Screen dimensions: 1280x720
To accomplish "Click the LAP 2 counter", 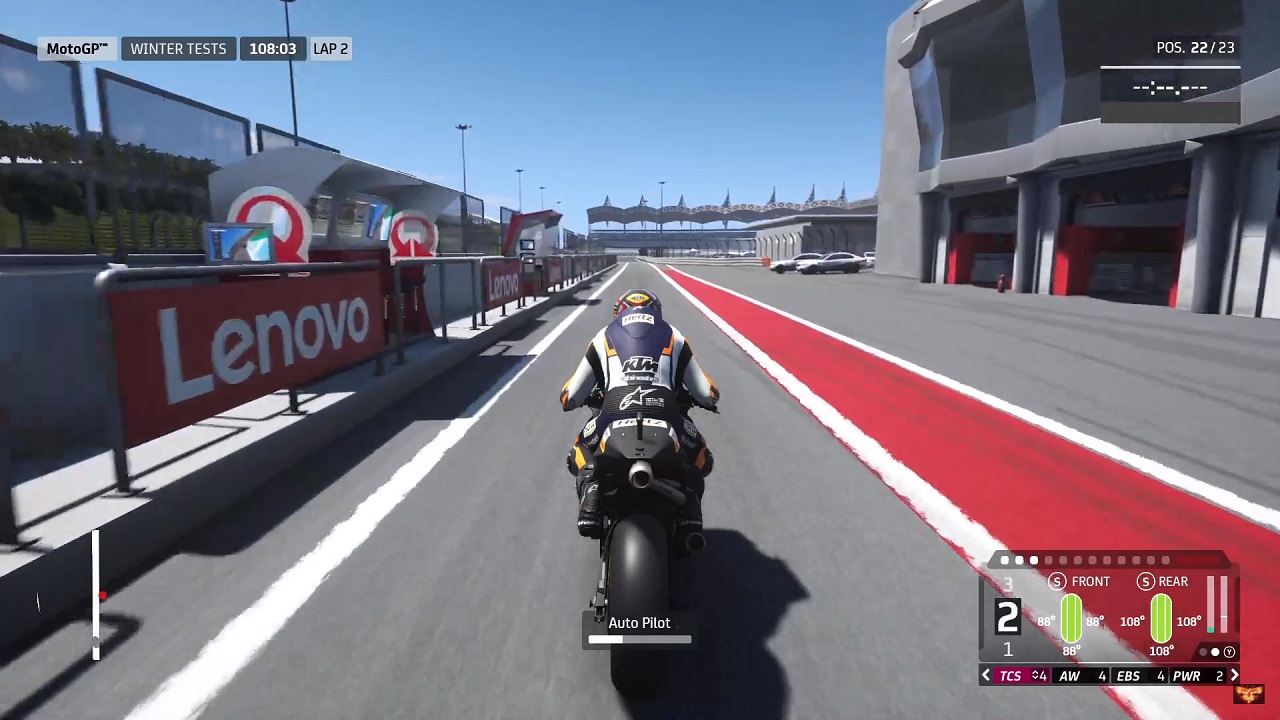I will (x=330, y=48).
